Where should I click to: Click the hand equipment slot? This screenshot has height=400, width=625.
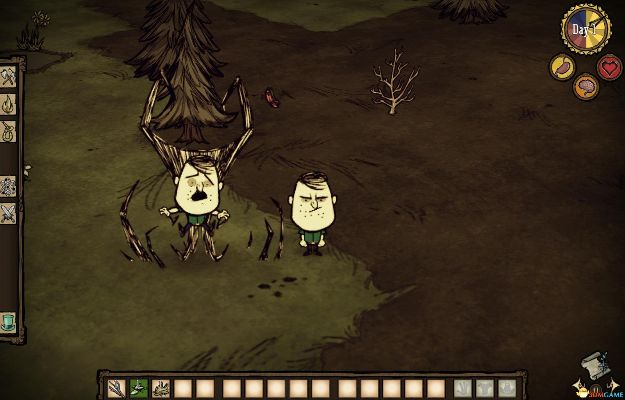point(463,387)
